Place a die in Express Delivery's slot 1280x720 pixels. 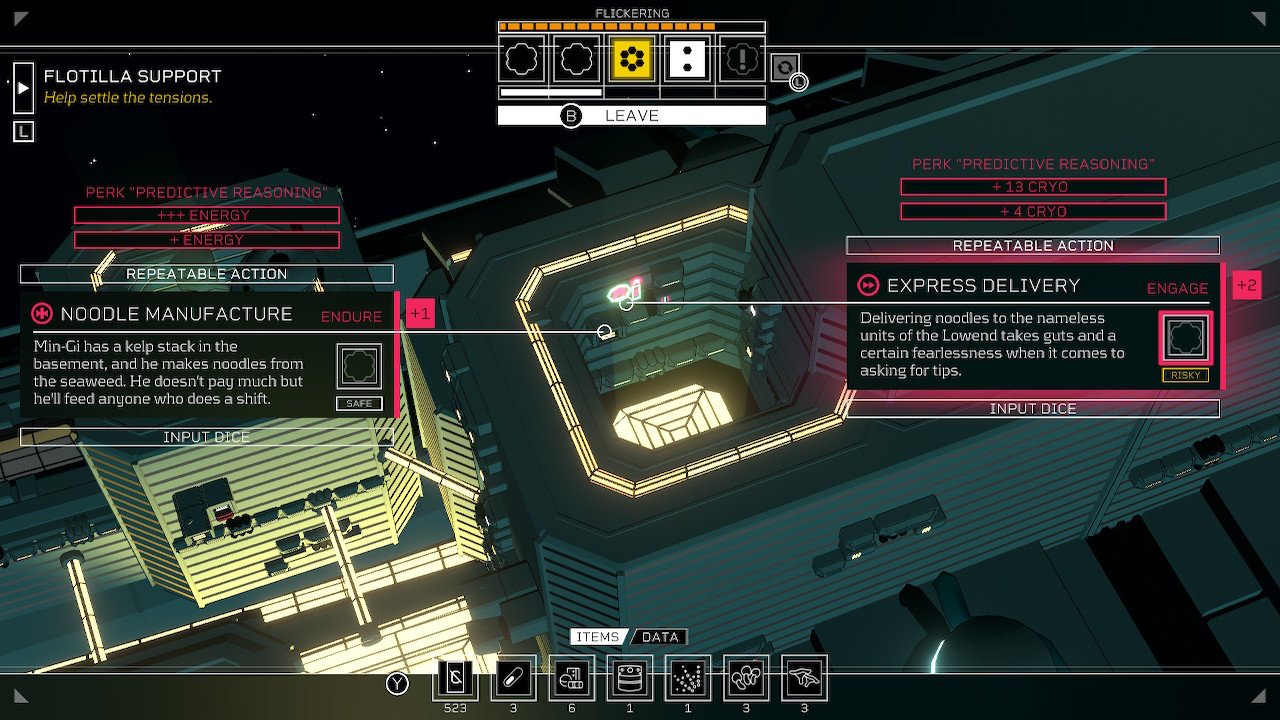point(1185,337)
